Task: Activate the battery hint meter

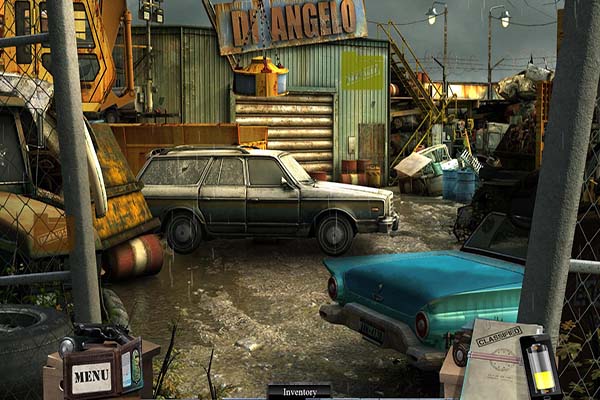Action: 543,368
